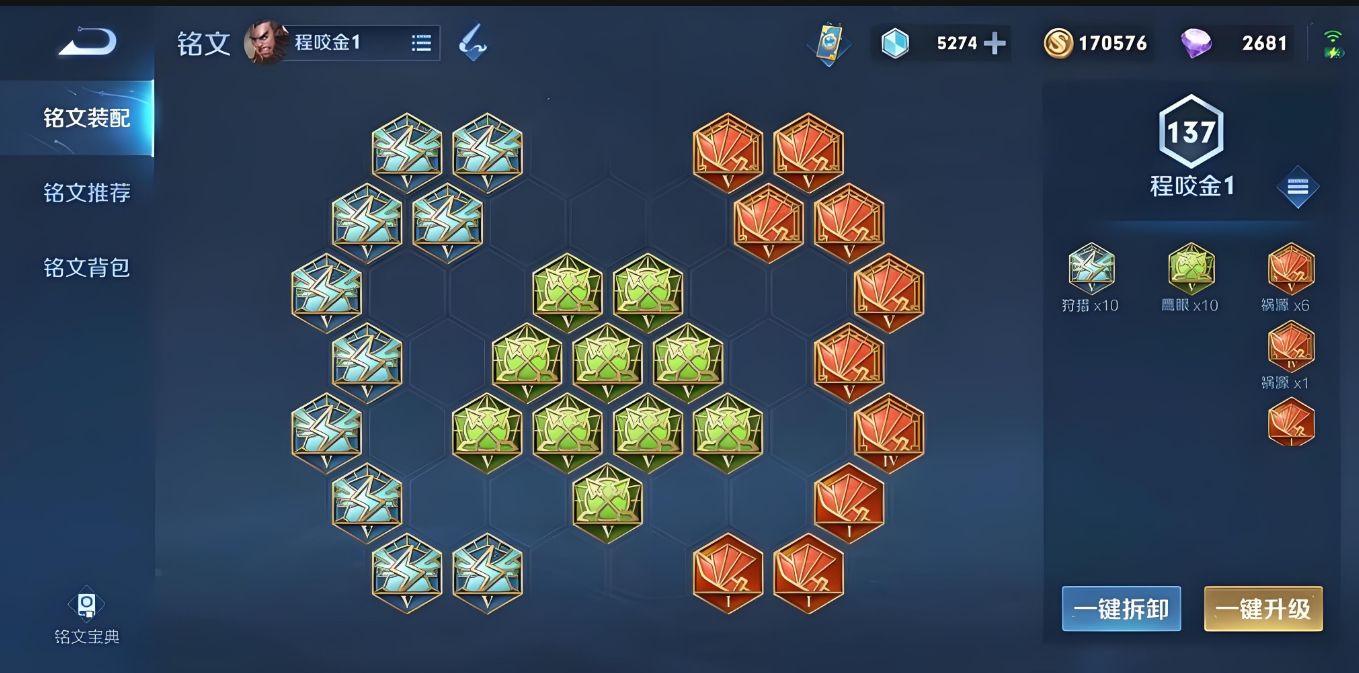This screenshot has height=673, width=1359.
Task: Open the blue diamond list menu button
Action: pos(1297,187)
